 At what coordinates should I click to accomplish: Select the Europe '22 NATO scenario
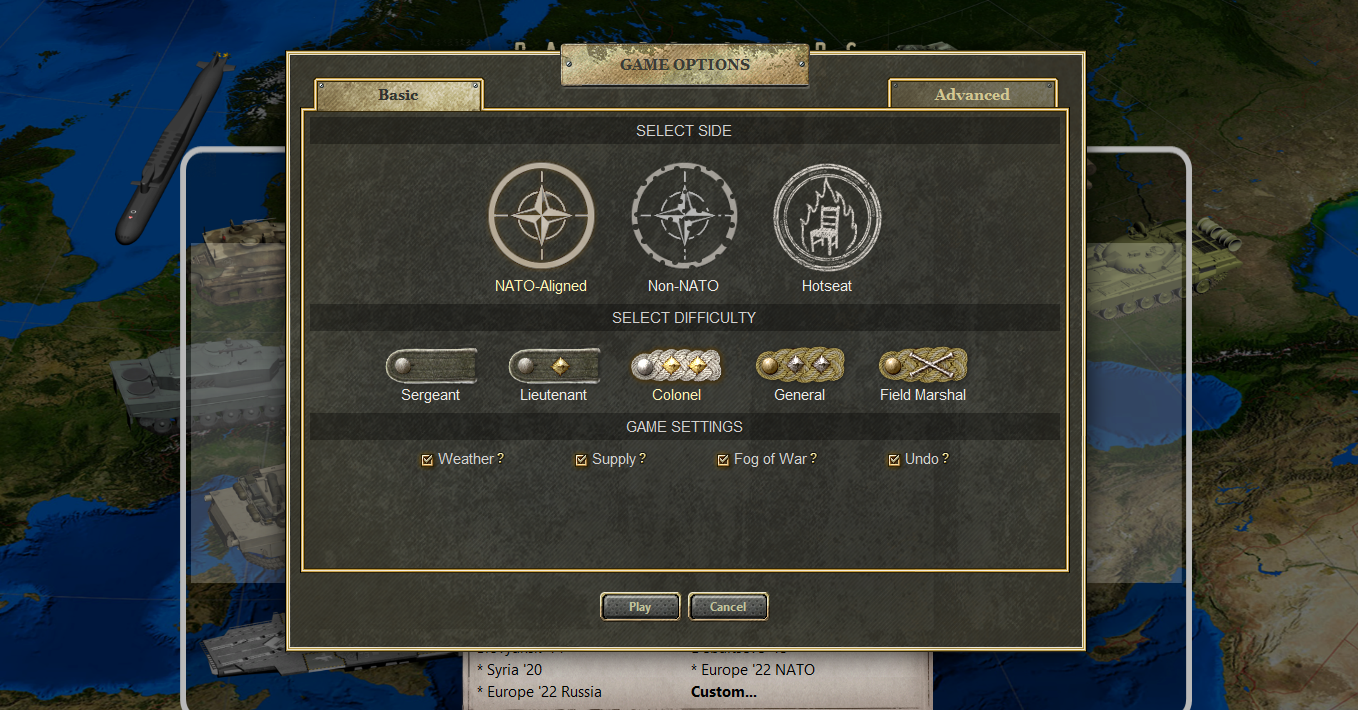point(753,670)
